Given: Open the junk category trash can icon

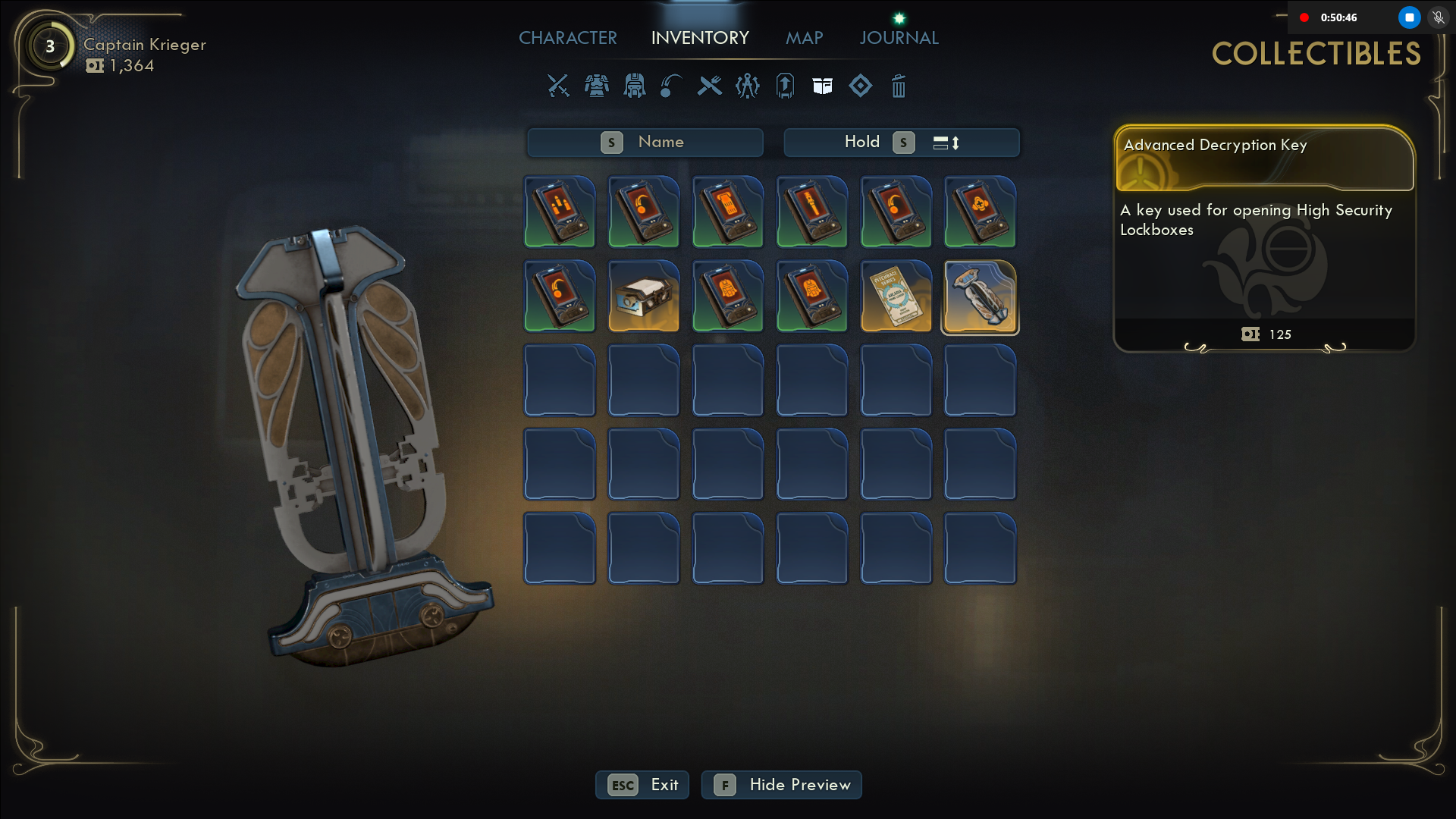Looking at the screenshot, I should [x=899, y=86].
